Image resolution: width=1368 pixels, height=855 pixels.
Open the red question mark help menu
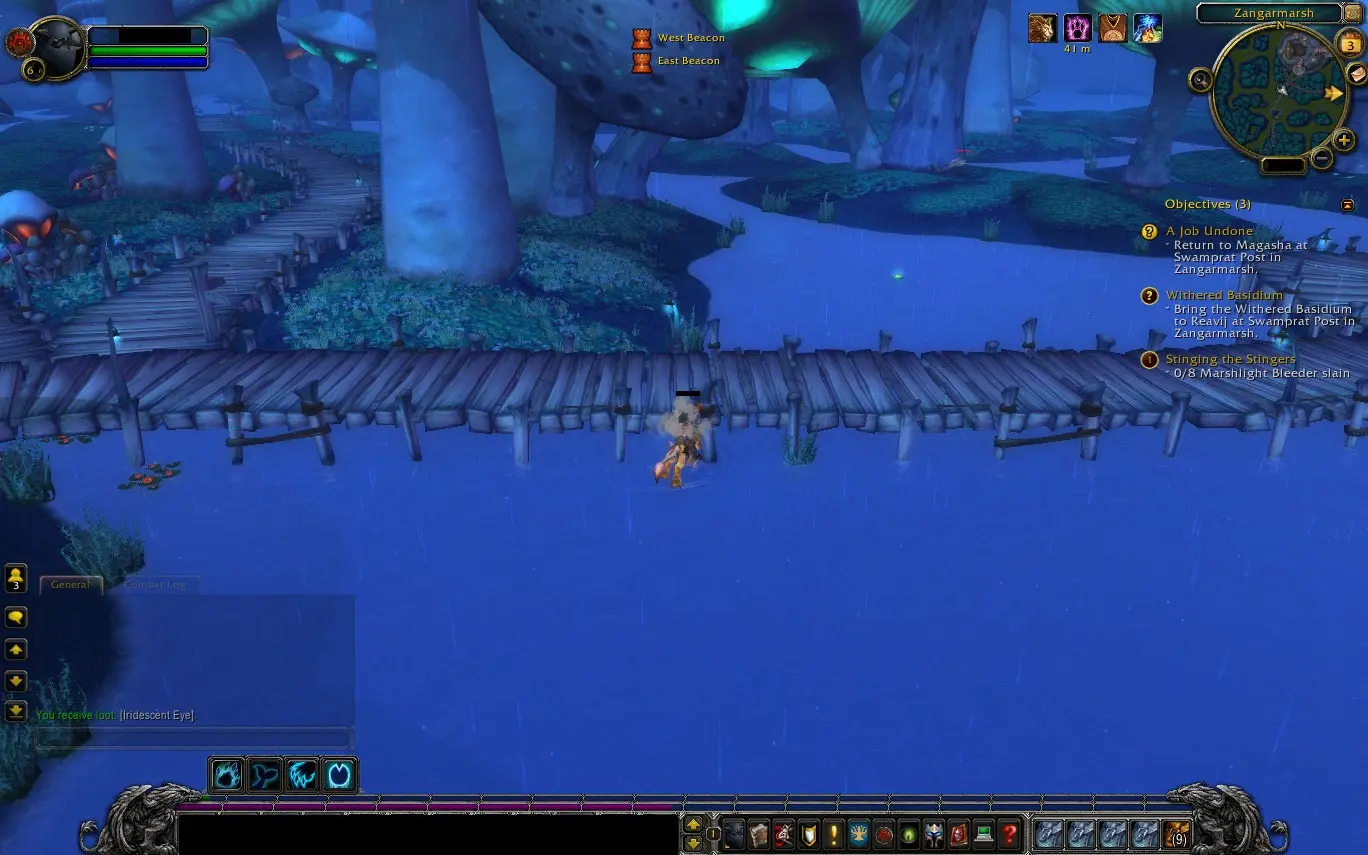pyautogui.click(x=1010, y=833)
